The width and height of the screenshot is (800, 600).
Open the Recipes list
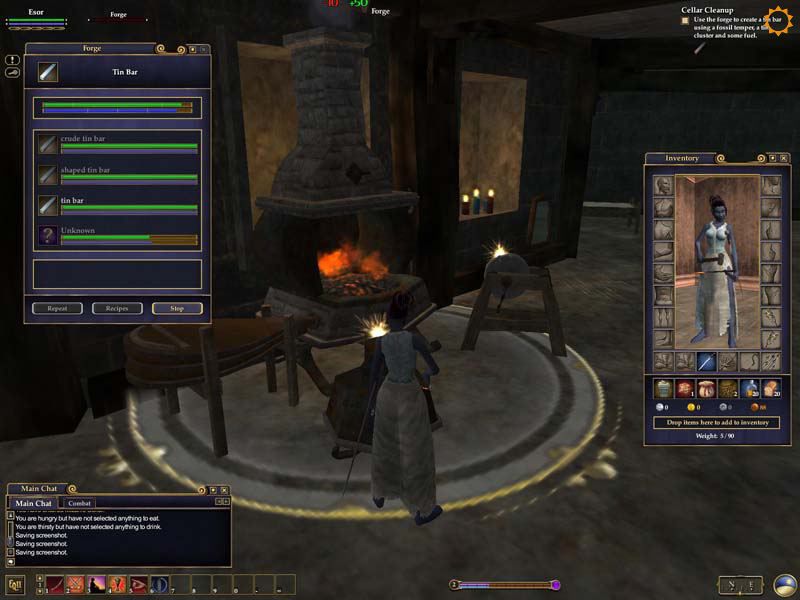(117, 309)
